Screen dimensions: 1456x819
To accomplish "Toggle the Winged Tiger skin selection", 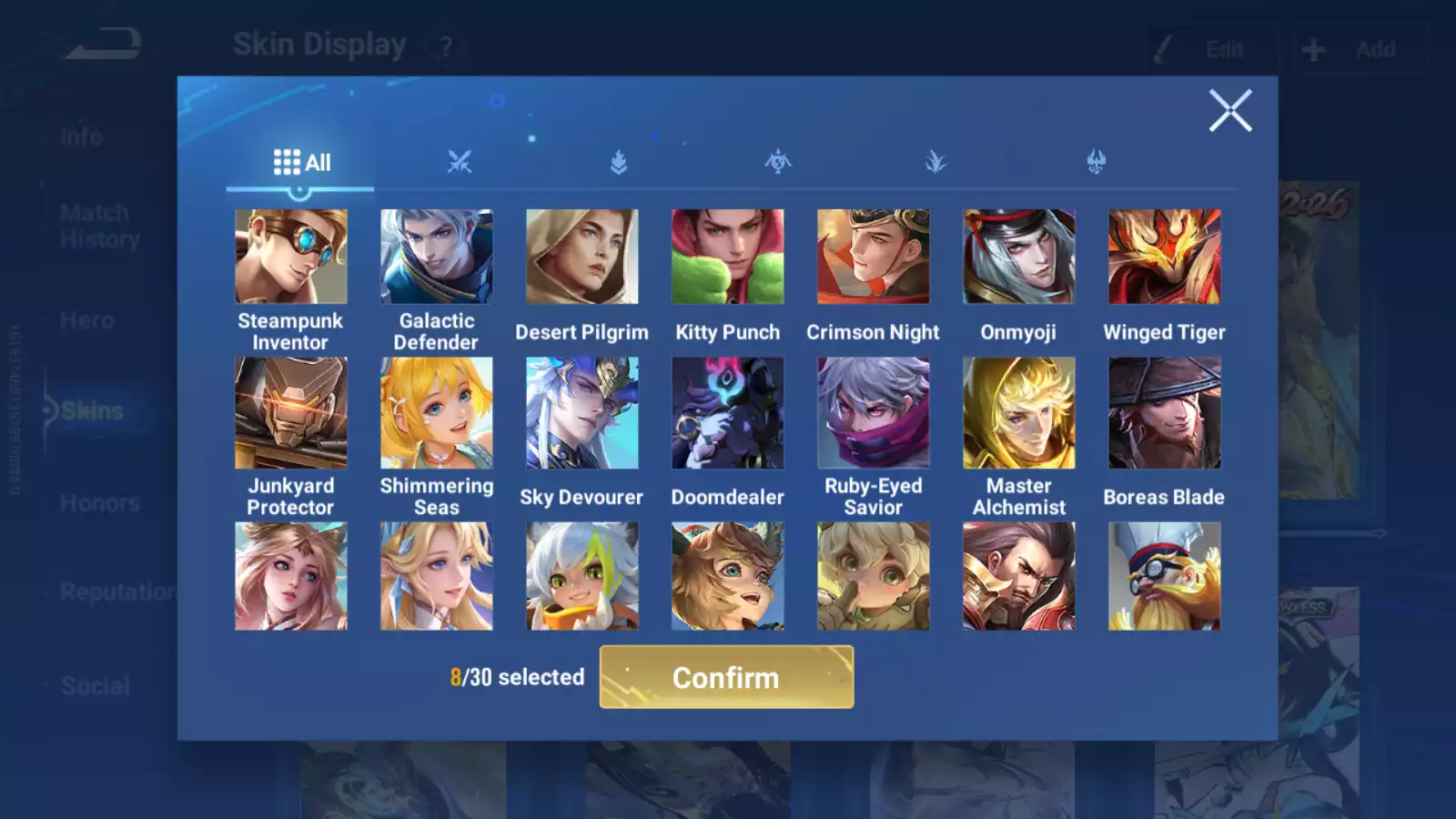I will 1164,257.
